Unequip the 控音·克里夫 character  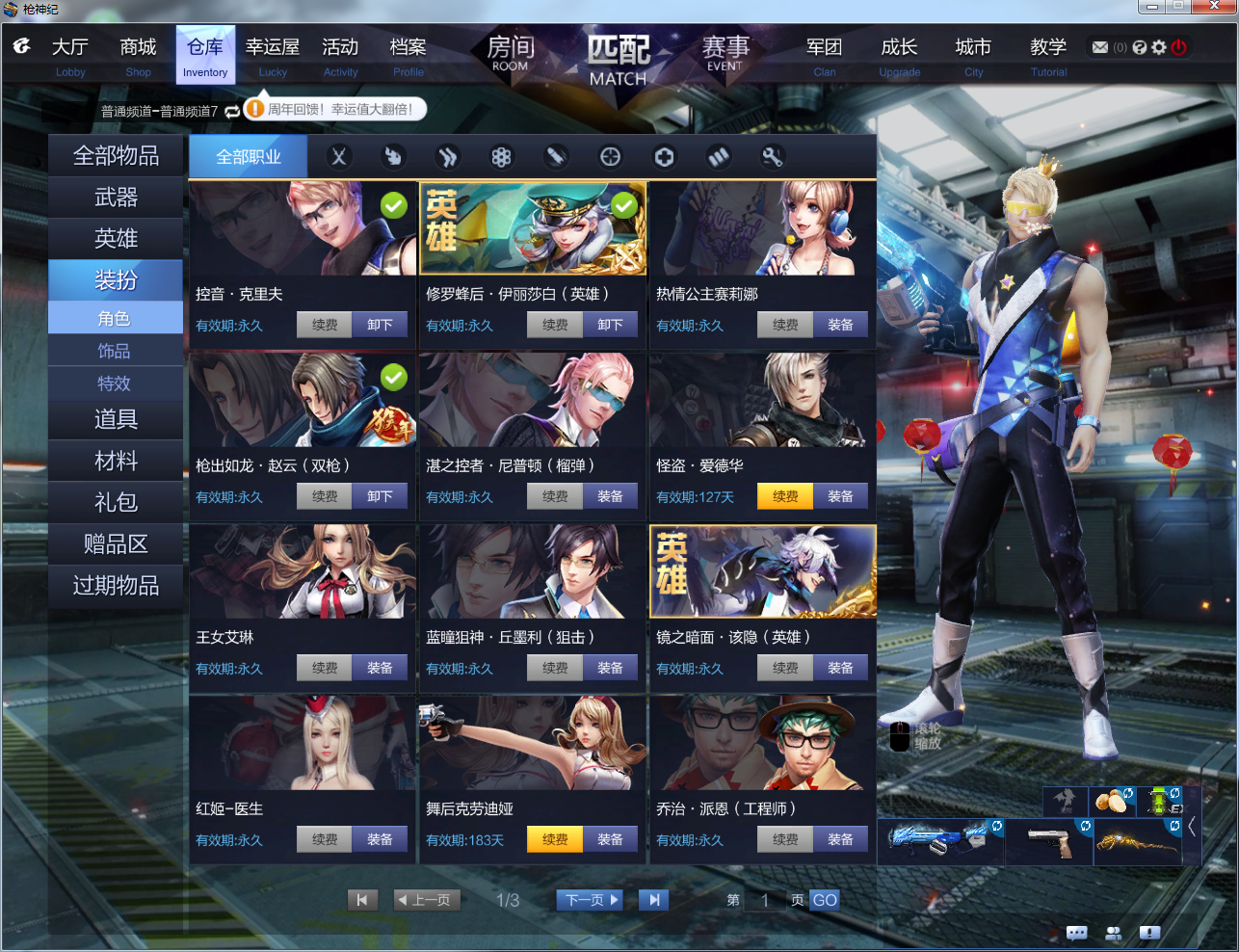[380, 326]
